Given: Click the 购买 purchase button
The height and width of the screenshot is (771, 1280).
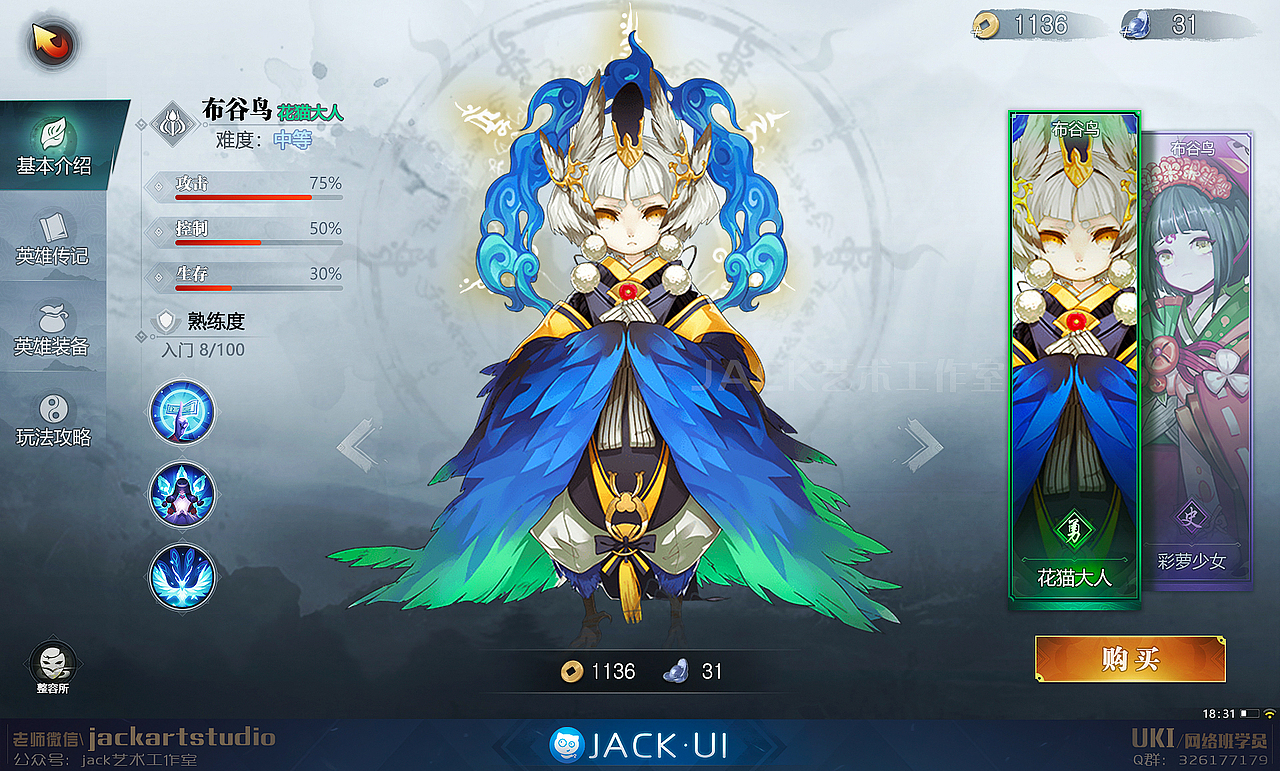Looking at the screenshot, I should tap(1129, 658).
